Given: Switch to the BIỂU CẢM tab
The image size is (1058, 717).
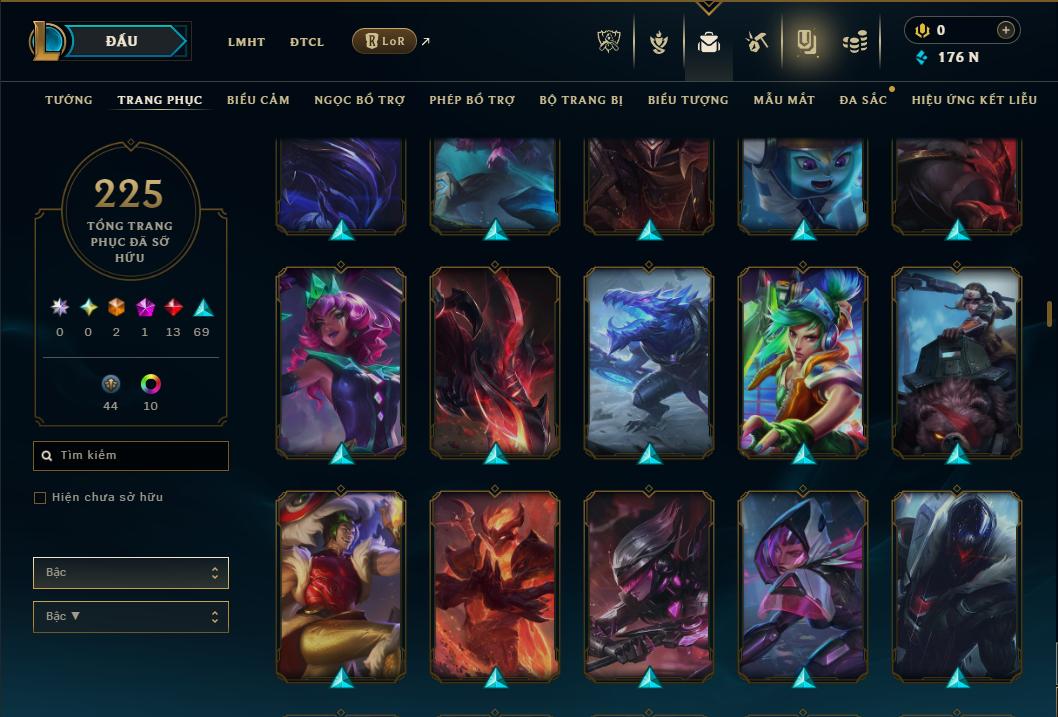Looking at the screenshot, I should pyautogui.click(x=258, y=100).
